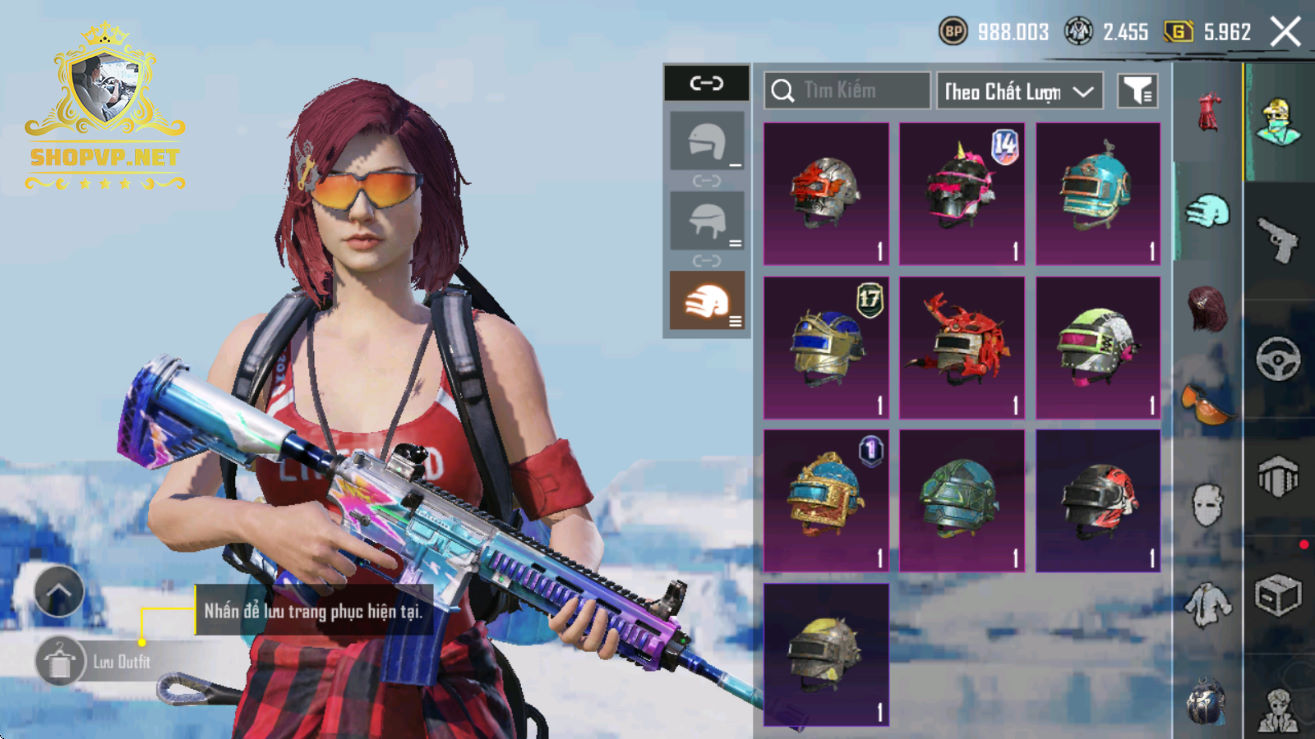Image resolution: width=1315 pixels, height=739 pixels.
Task: Pick the gold blue helmet with badge 17
Action: [826, 347]
